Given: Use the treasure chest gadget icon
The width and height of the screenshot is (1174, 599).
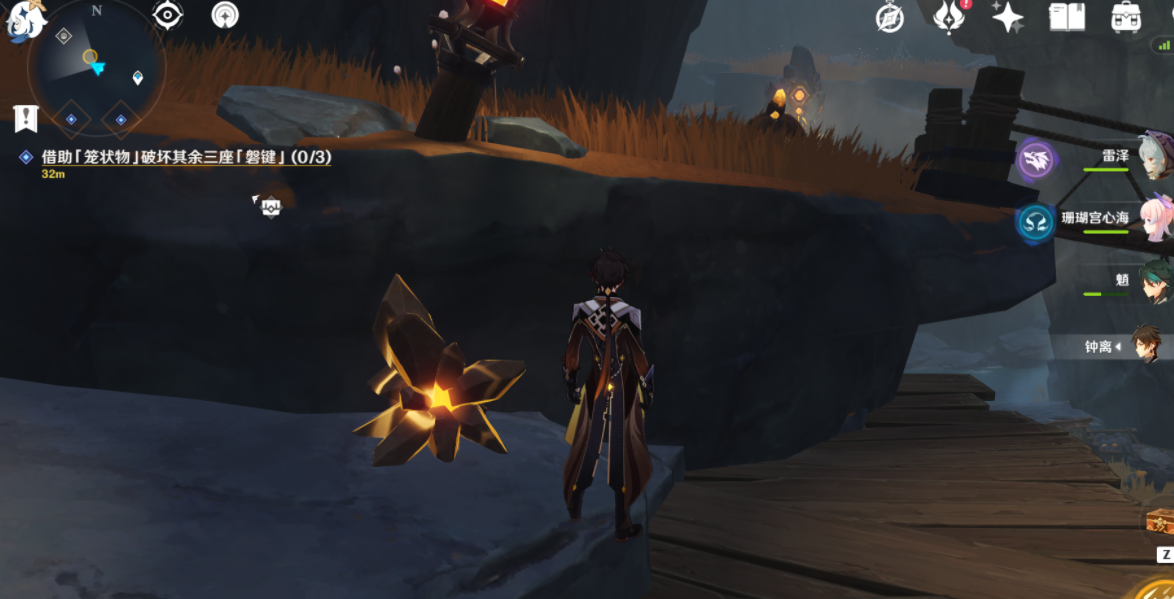Looking at the screenshot, I should coord(1160,521).
